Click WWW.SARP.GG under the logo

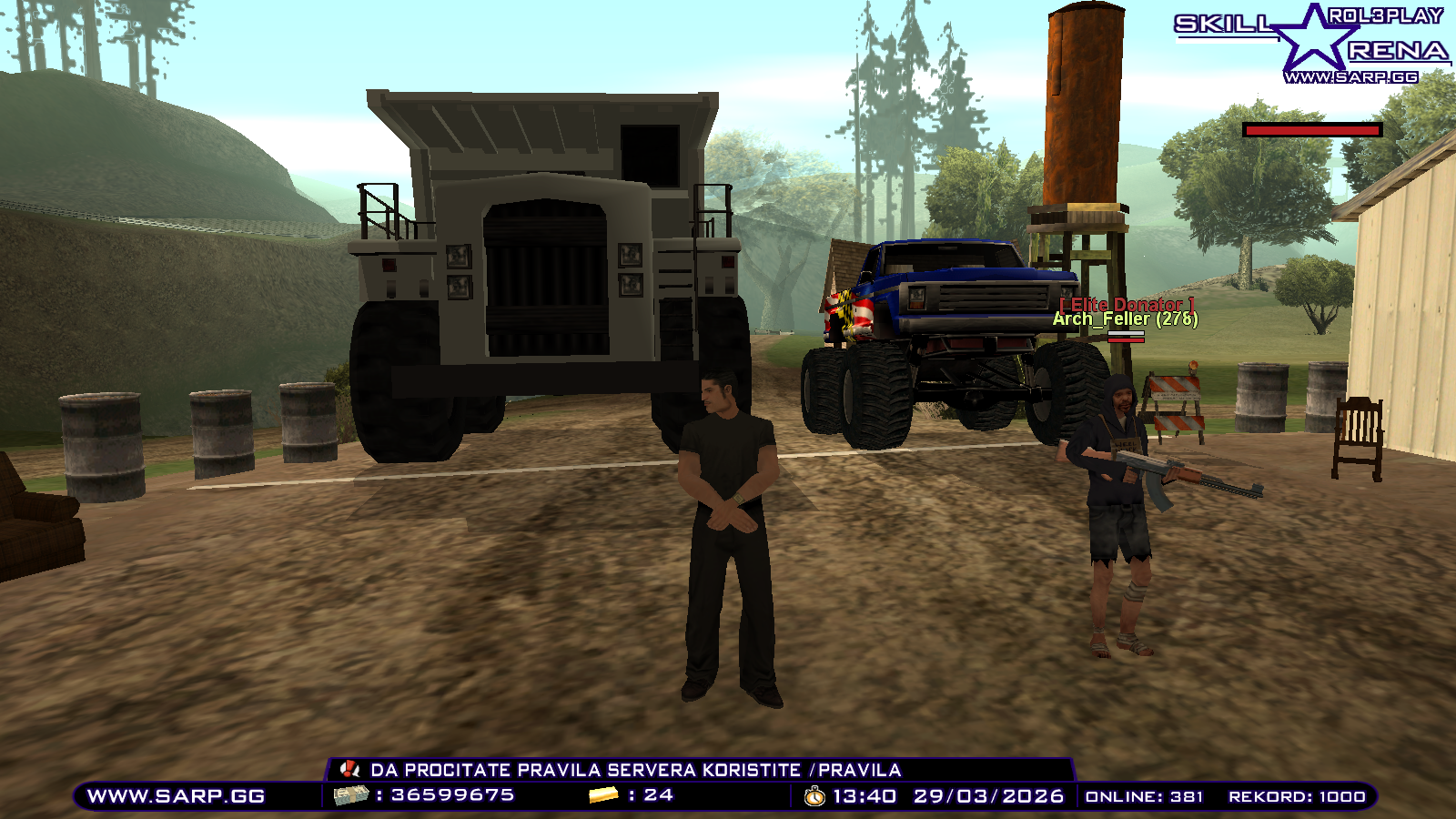[1350, 76]
